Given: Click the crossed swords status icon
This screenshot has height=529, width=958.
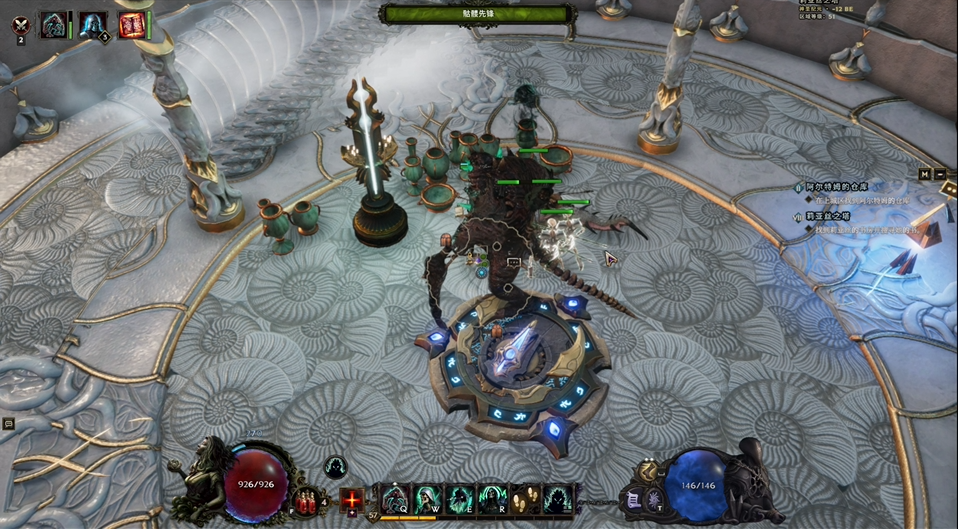Looking at the screenshot, I should tap(21, 23).
